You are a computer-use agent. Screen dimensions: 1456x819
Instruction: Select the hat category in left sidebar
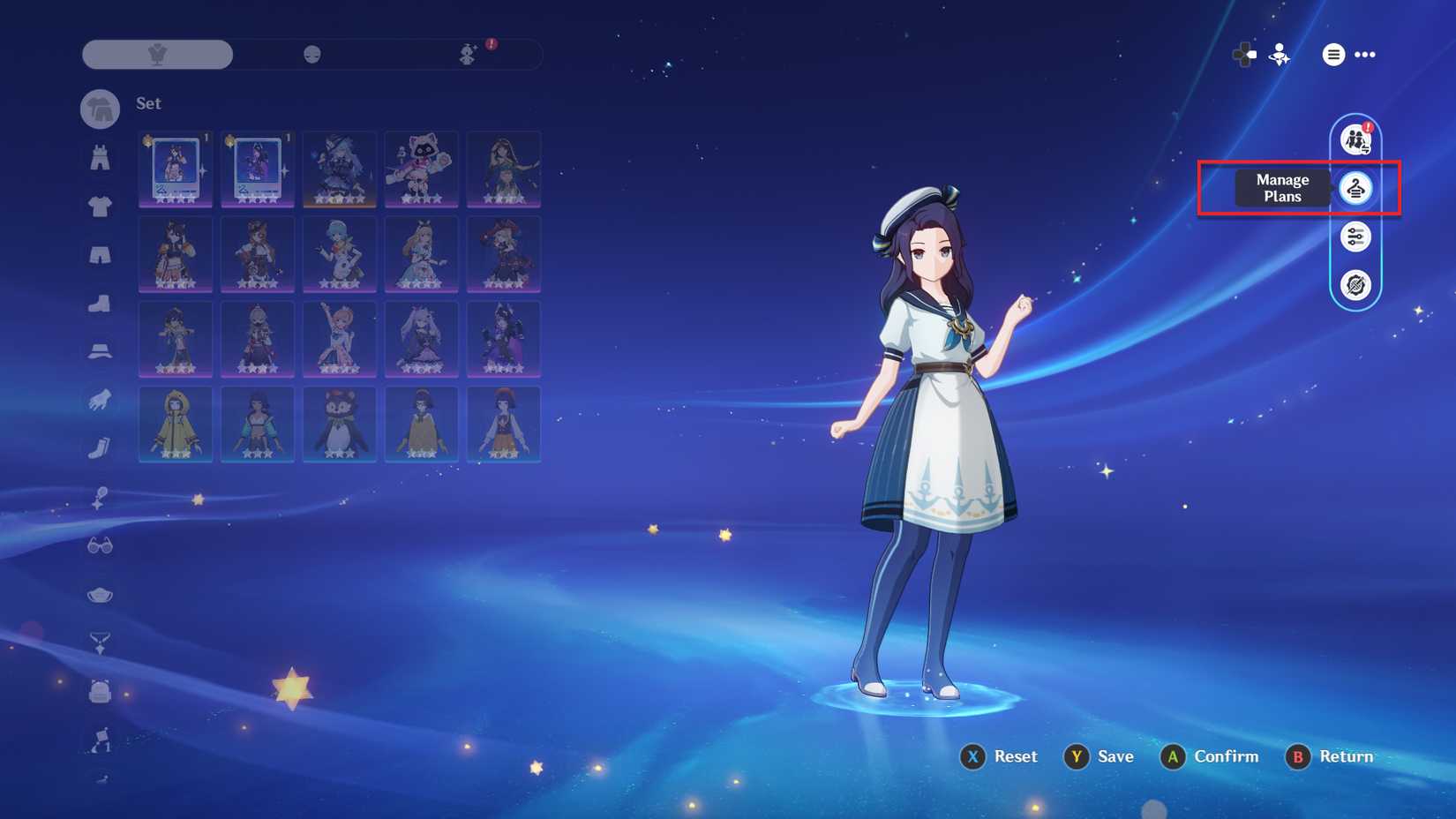click(x=100, y=349)
